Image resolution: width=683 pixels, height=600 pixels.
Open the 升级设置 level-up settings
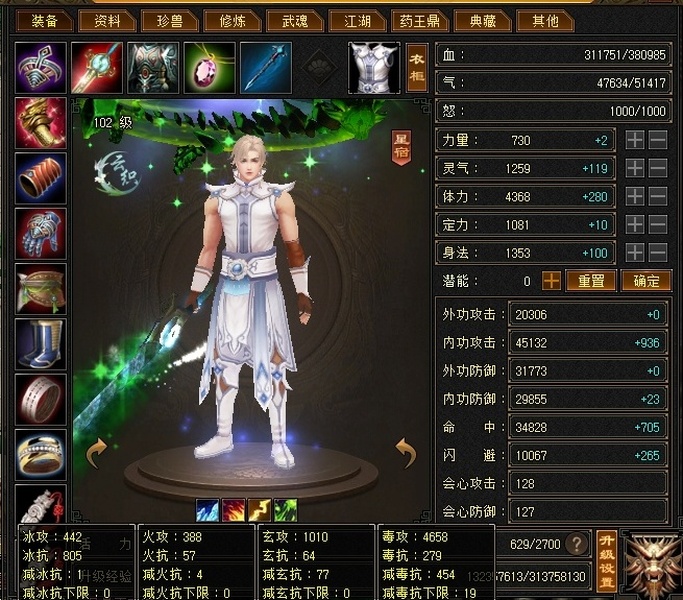point(605,561)
